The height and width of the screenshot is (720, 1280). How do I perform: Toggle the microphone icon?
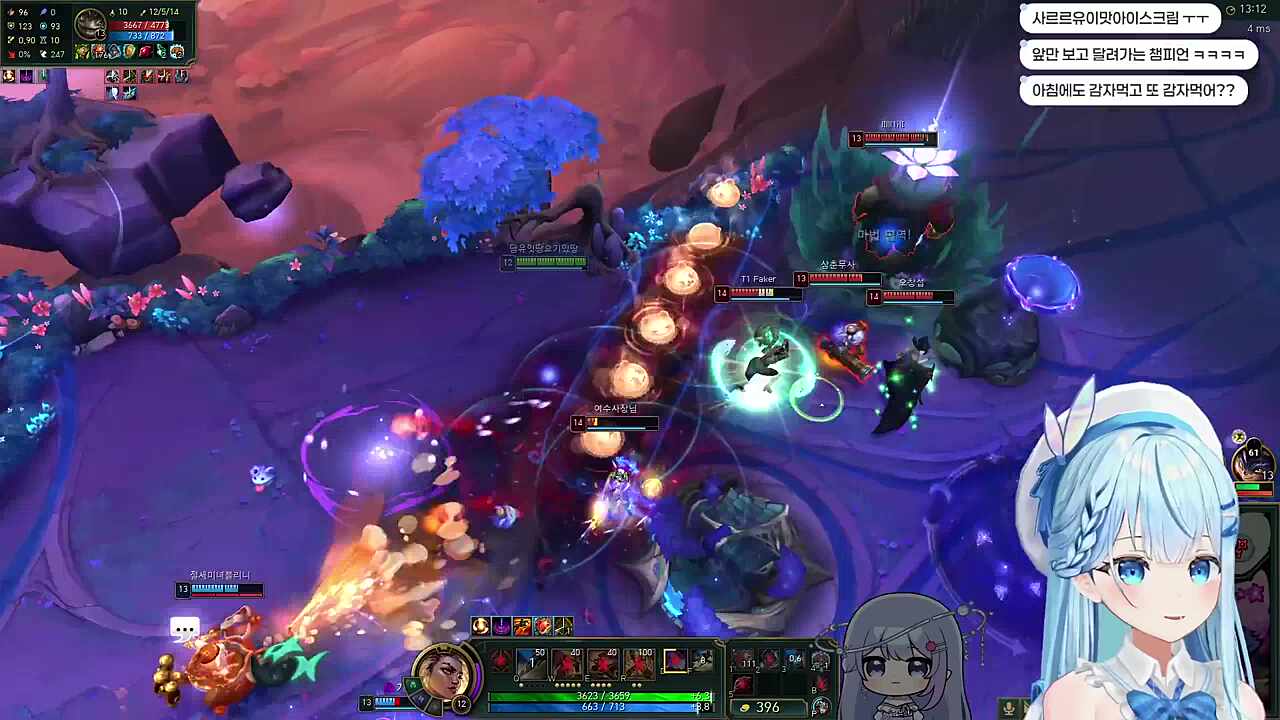click(x=1009, y=708)
